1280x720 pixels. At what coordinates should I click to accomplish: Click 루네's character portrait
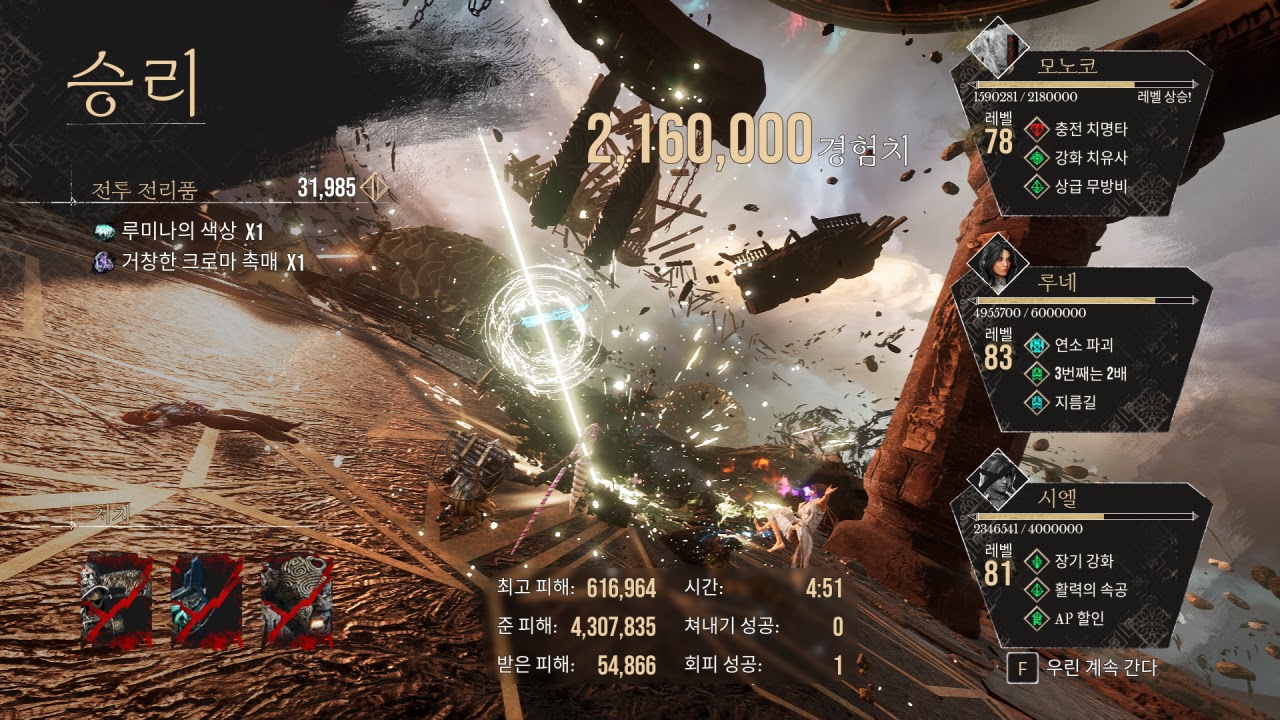tap(997, 262)
